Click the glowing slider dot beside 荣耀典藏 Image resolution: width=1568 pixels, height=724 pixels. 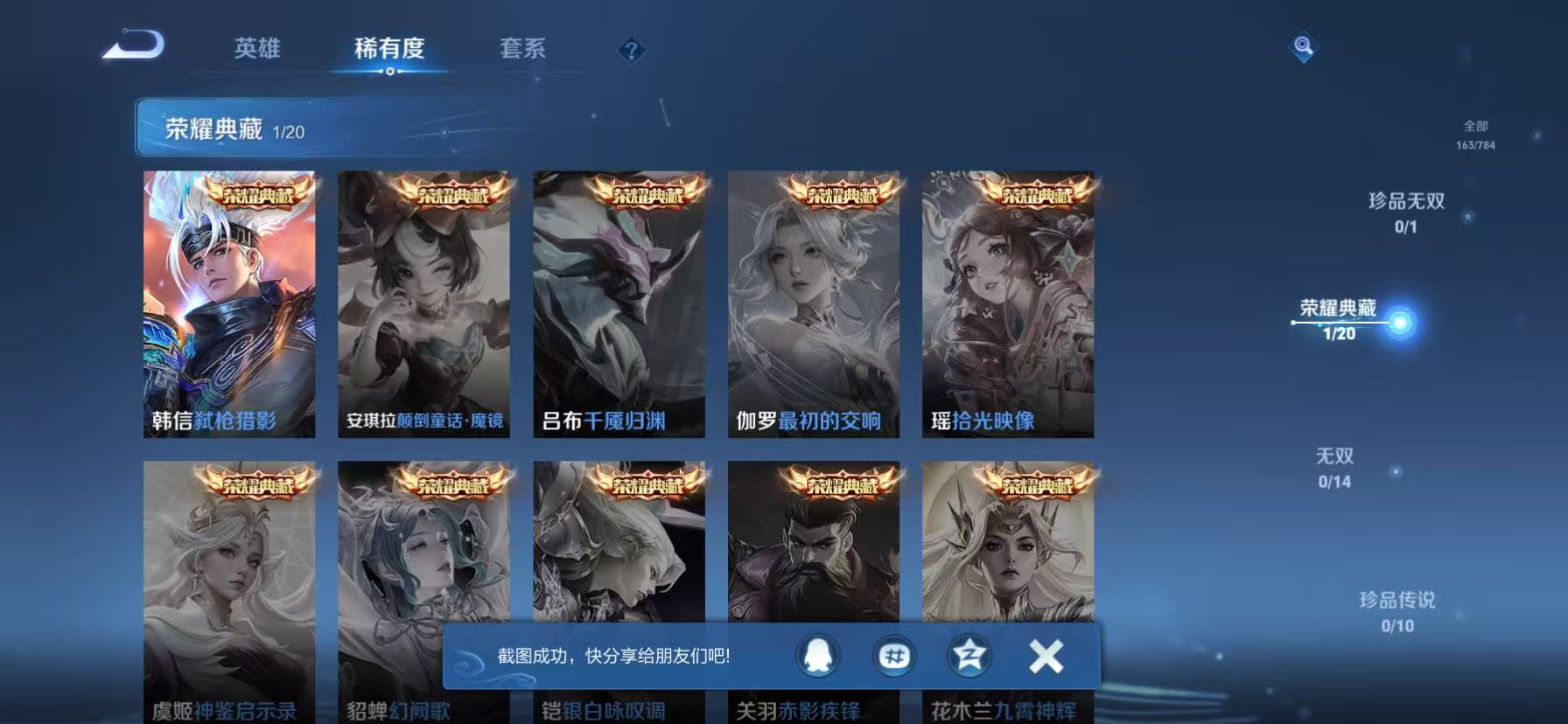(x=1403, y=321)
